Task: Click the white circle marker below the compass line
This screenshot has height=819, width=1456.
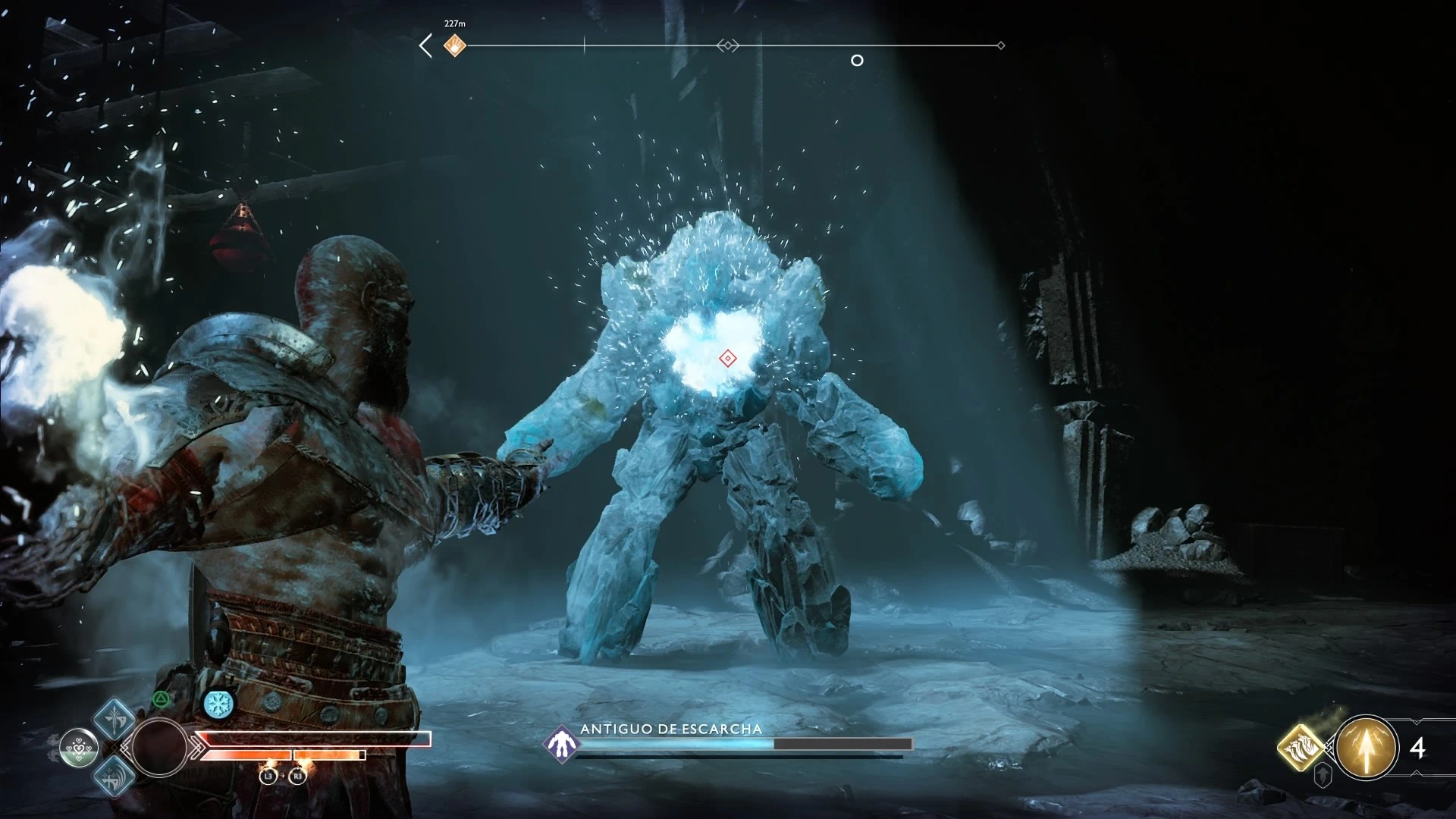Action: pos(857,61)
